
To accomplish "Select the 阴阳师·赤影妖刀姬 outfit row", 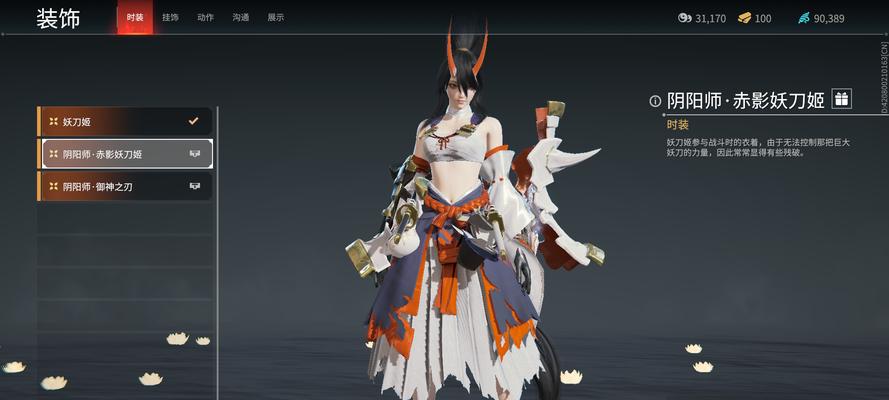I will pos(125,154).
